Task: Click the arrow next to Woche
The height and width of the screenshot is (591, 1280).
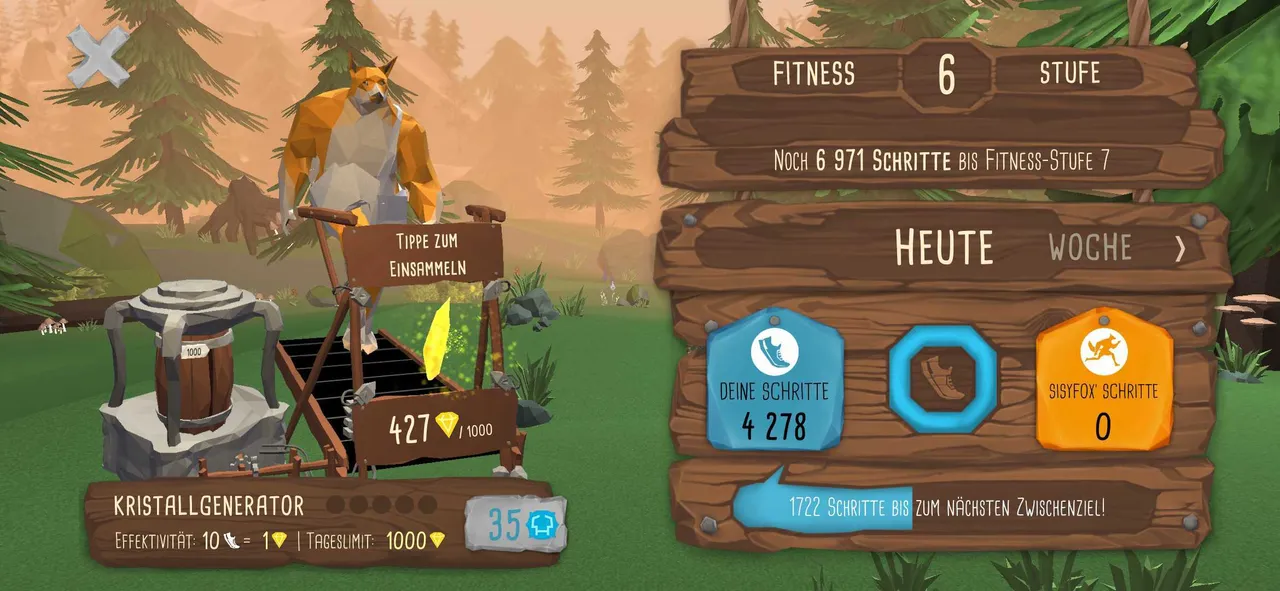Action: 1180,248
